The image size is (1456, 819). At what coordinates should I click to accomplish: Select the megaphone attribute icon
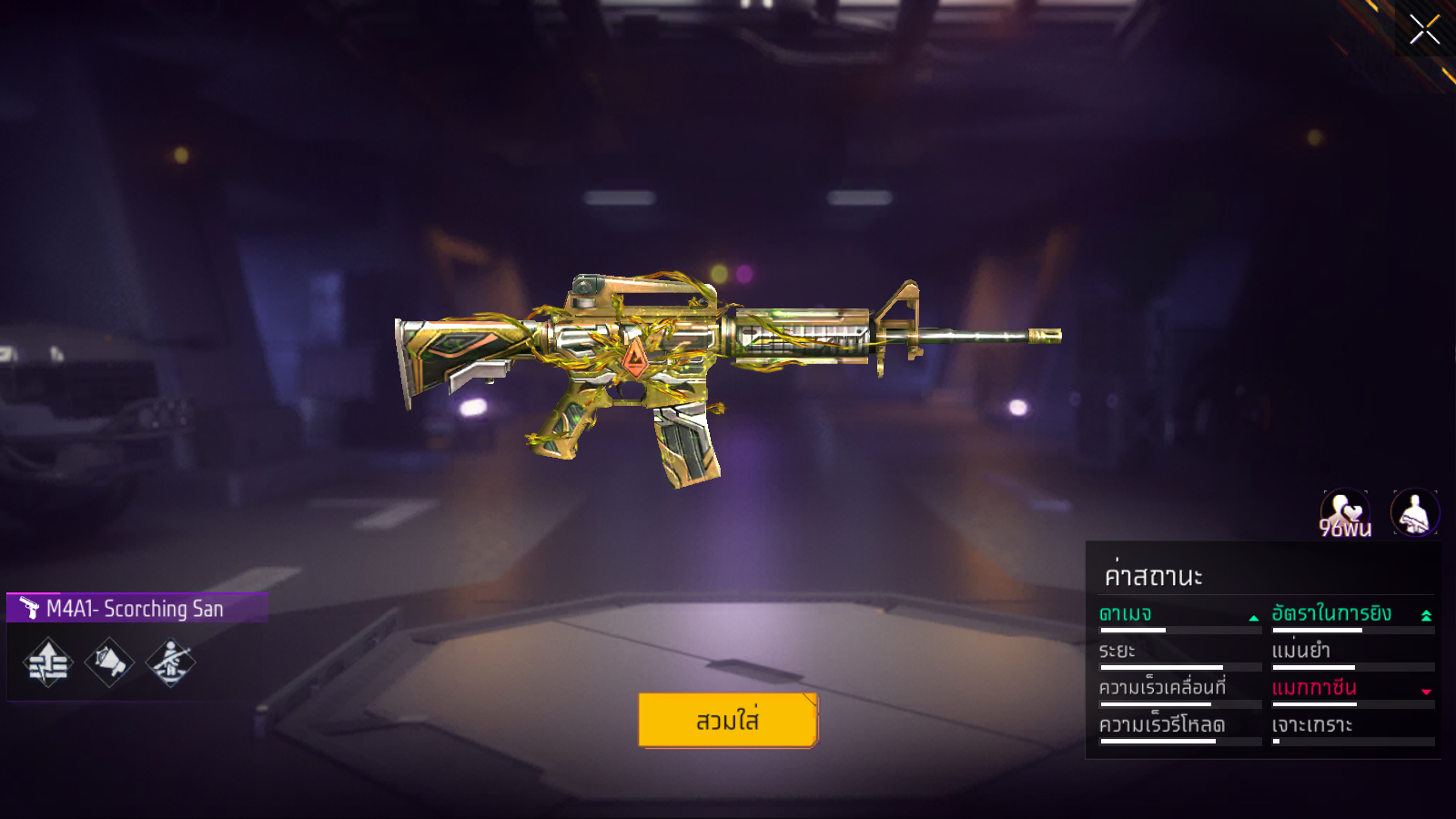point(109,662)
